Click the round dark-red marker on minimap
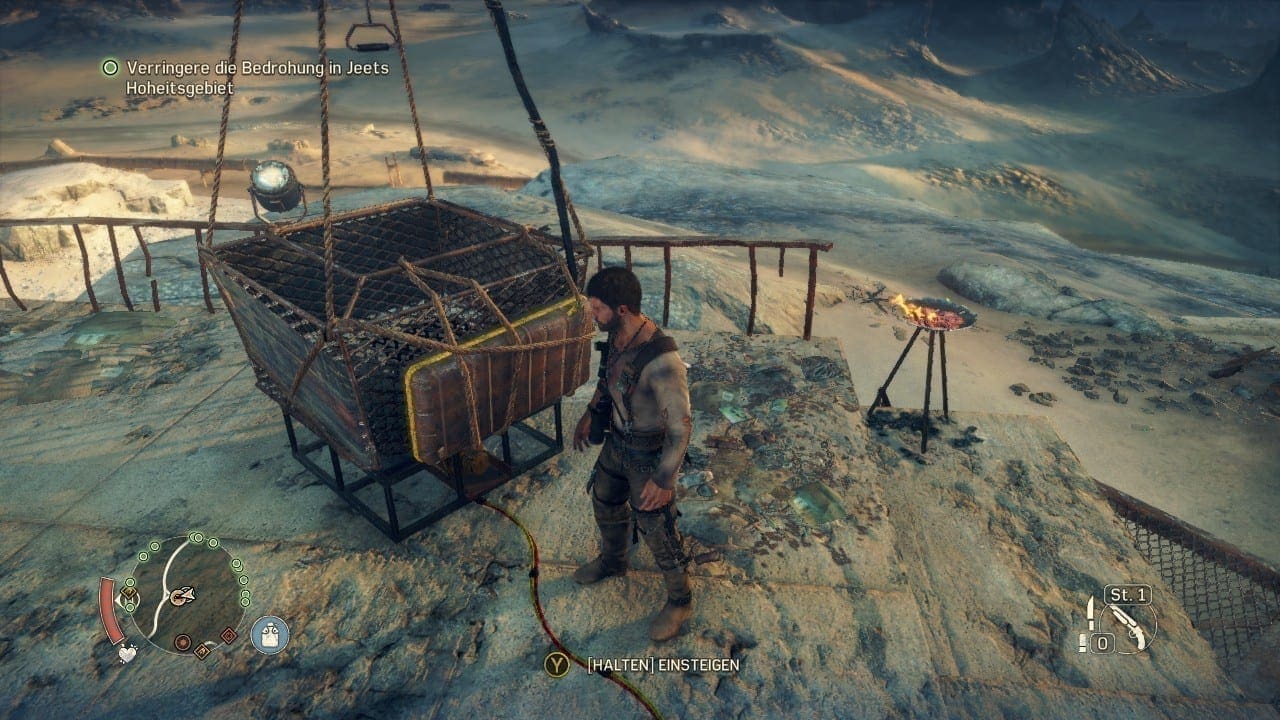 point(183,642)
